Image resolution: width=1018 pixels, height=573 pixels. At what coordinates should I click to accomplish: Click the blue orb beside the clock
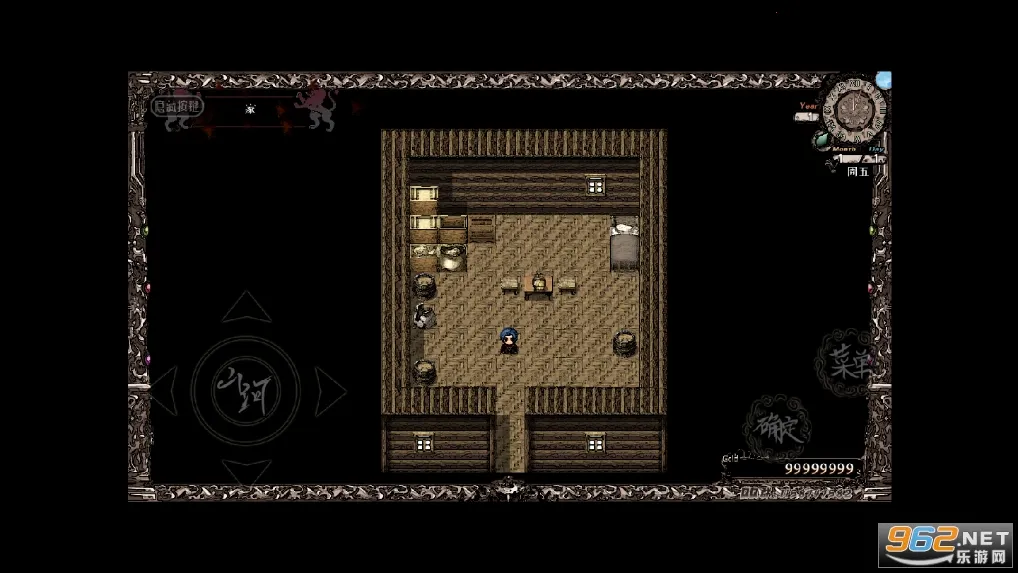883,80
